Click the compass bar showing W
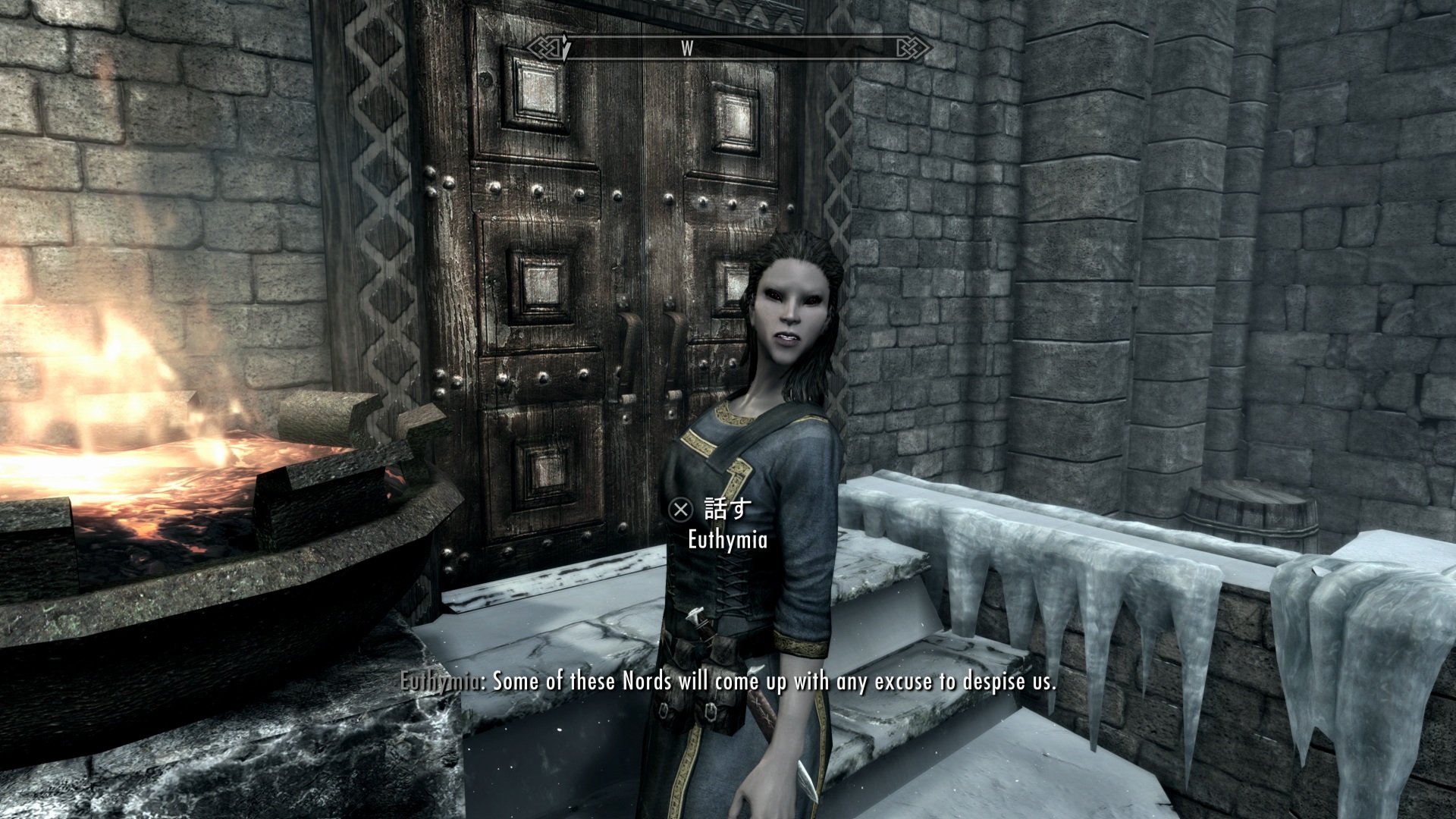This screenshot has height=819, width=1456. (730, 49)
